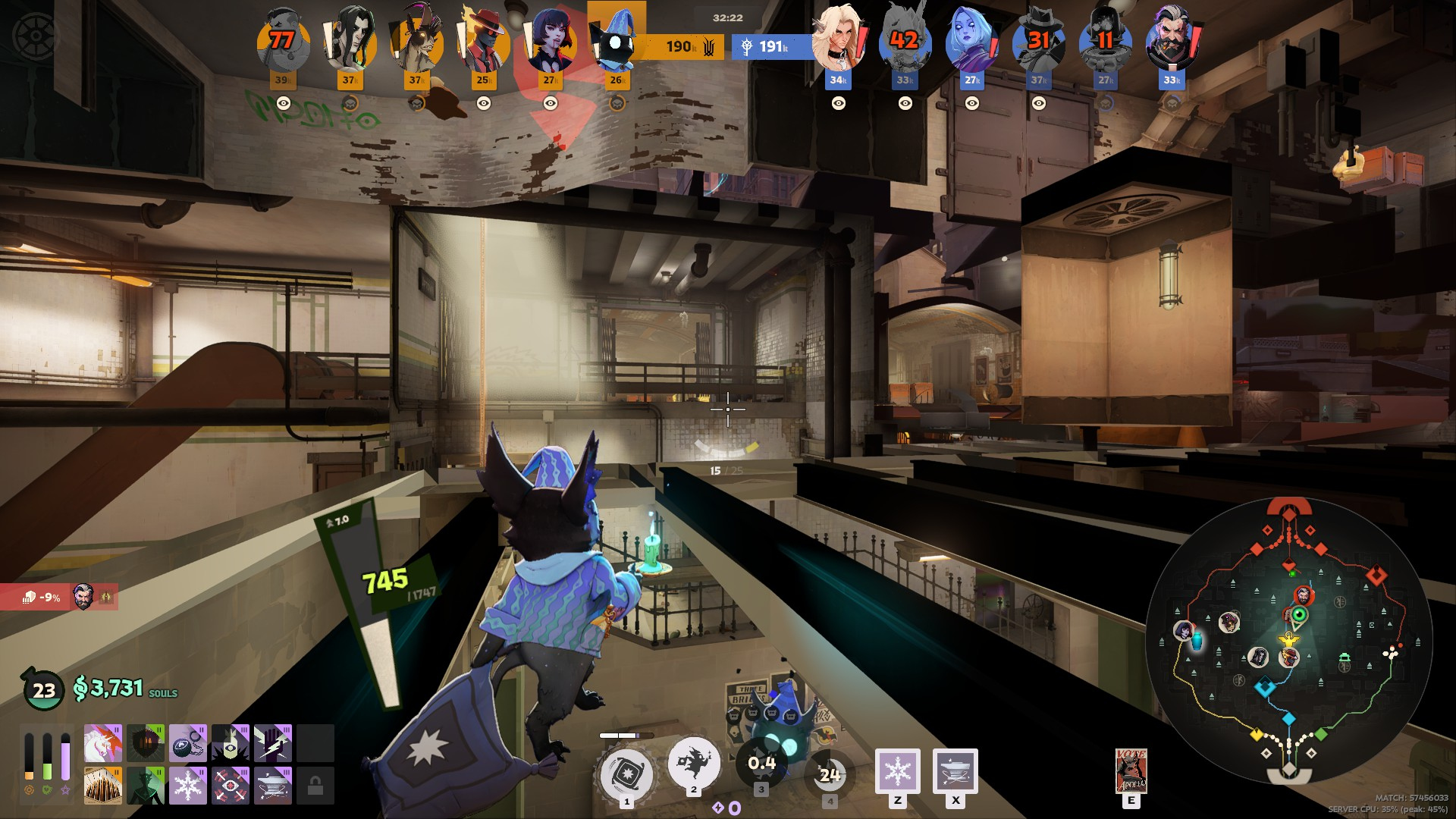Image resolution: width=1456 pixels, height=819 pixels.
Task: Select the orange spike dome item slot
Action: [x=102, y=786]
